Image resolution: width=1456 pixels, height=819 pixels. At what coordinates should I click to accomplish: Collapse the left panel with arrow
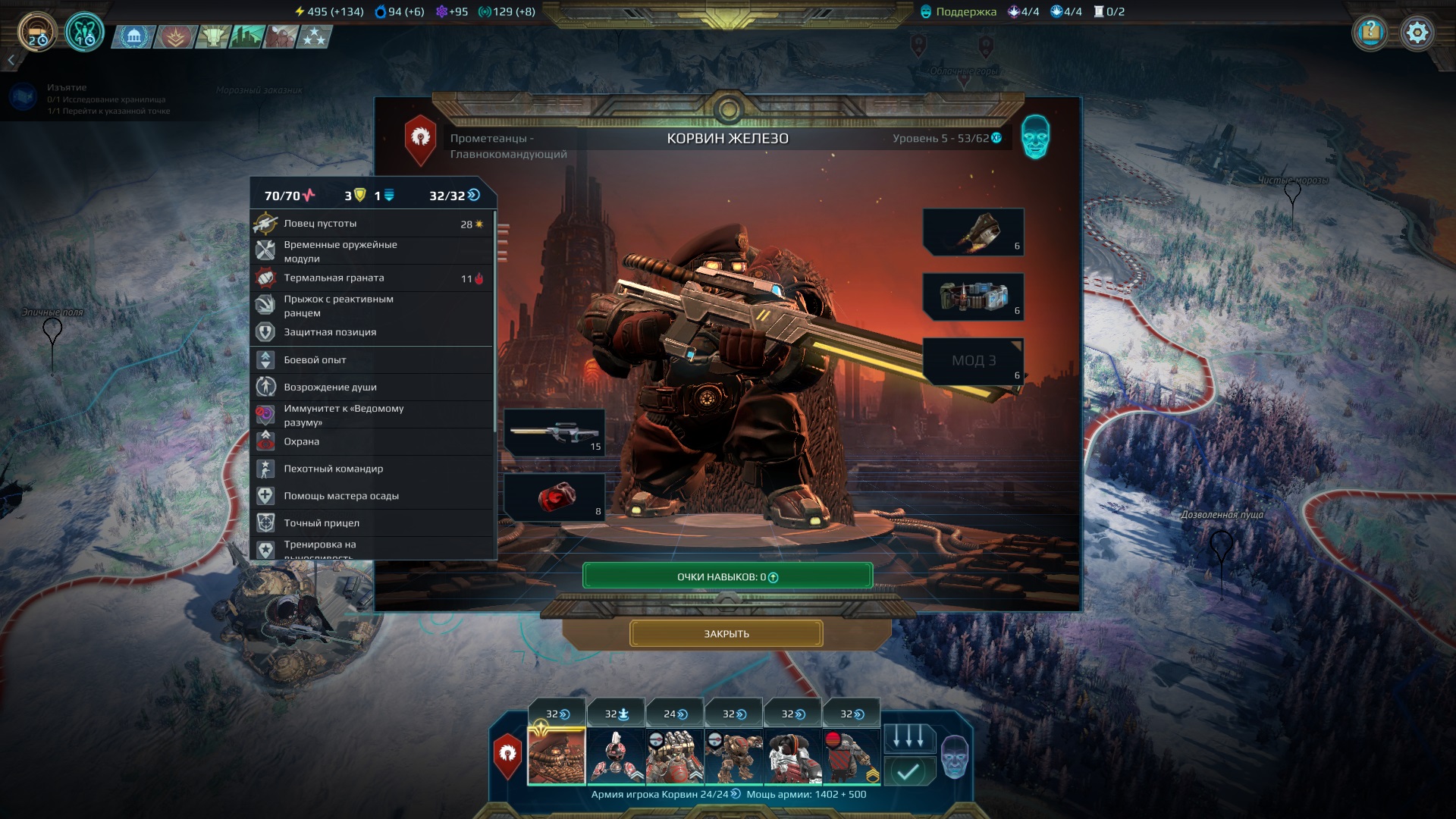click(x=11, y=60)
